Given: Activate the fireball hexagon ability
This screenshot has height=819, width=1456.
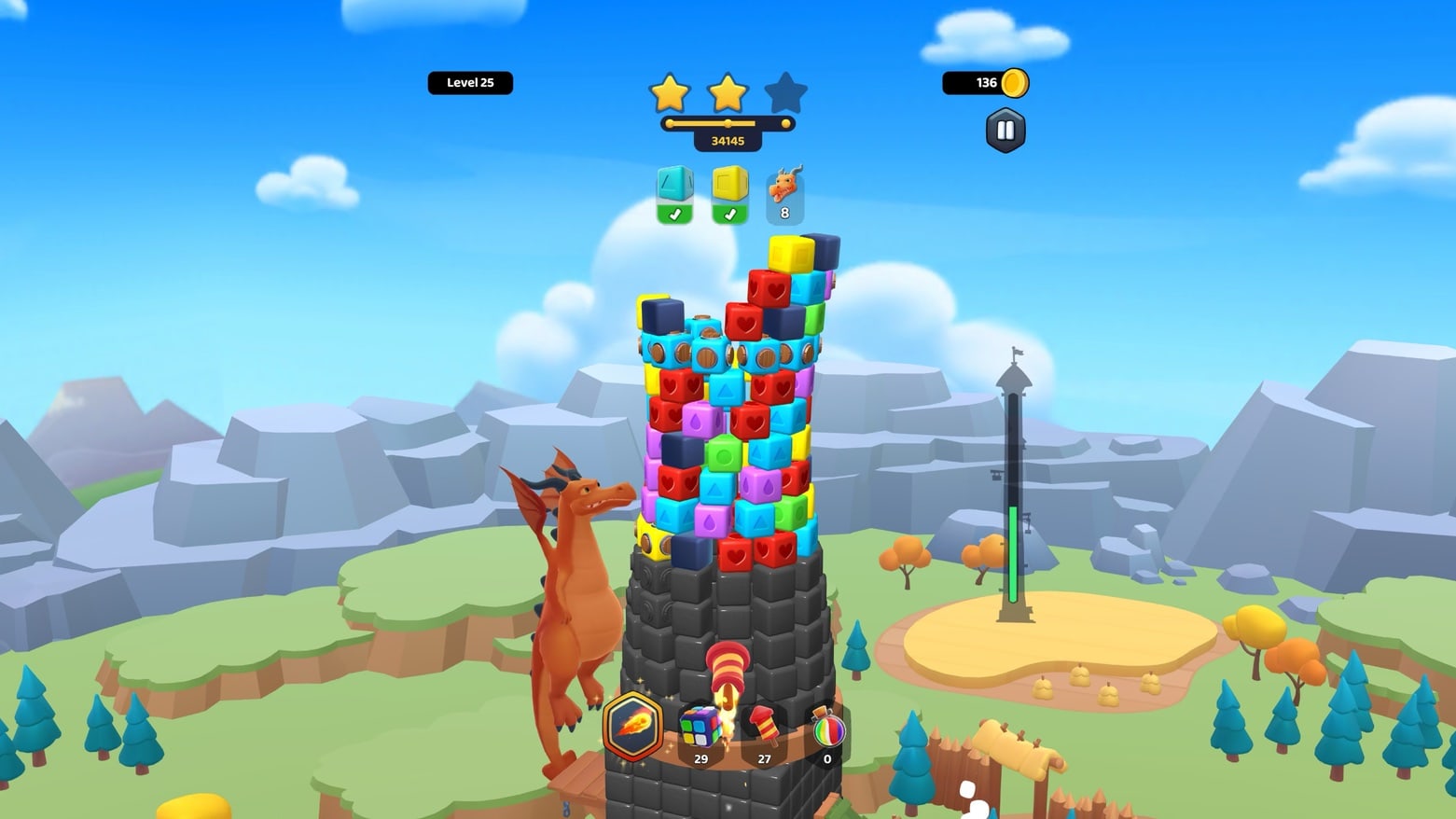Looking at the screenshot, I should (x=633, y=725).
